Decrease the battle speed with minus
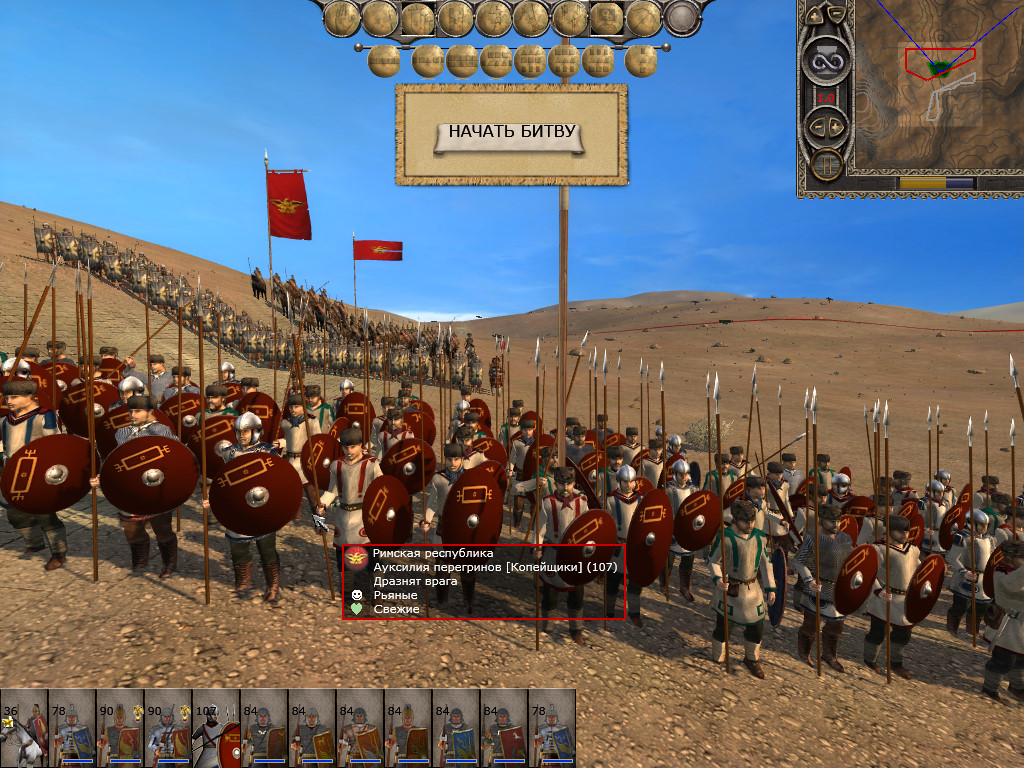Image resolution: width=1024 pixels, height=768 pixels. coord(816,127)
